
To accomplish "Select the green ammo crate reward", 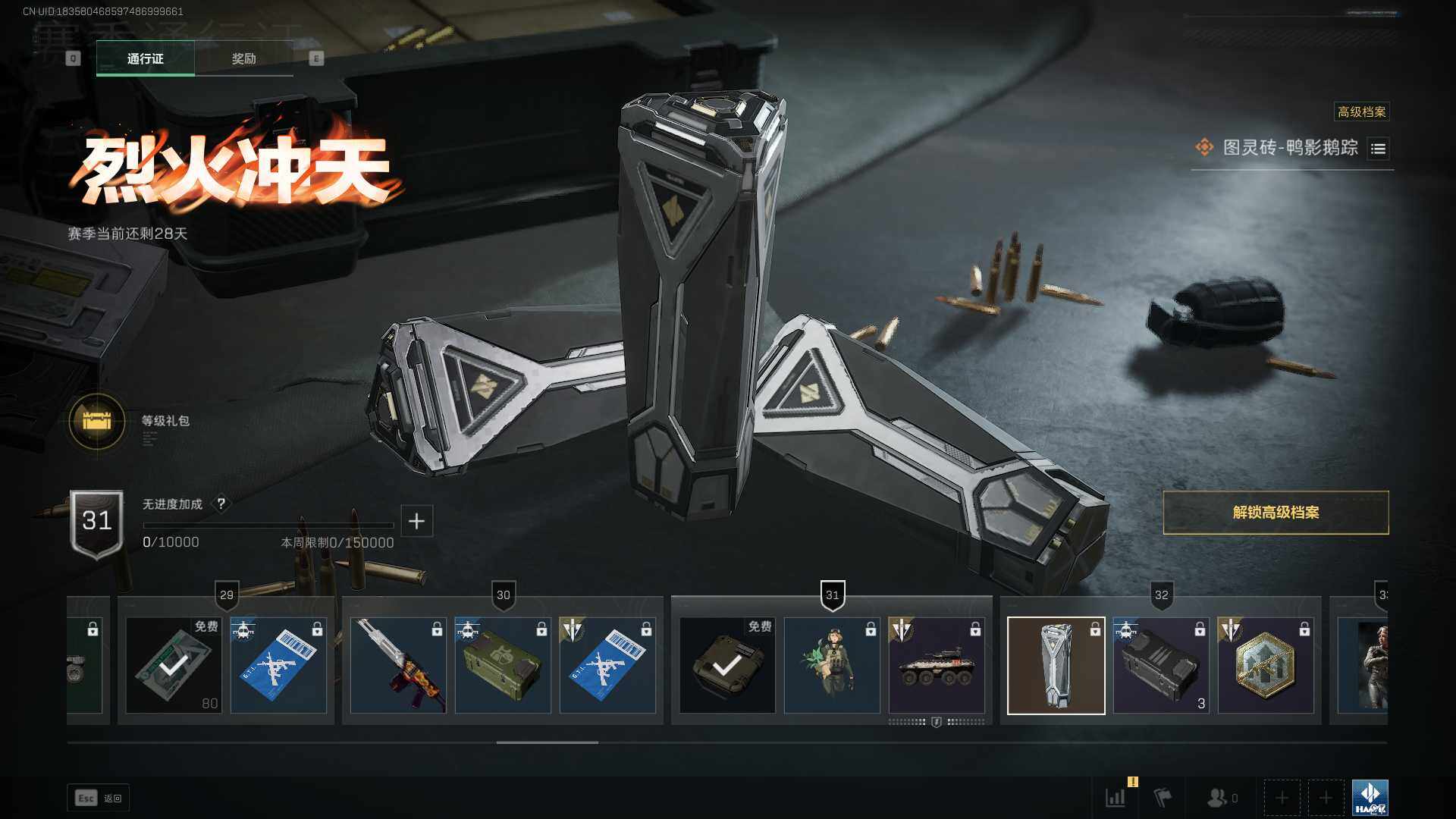I will coord(503,665).
